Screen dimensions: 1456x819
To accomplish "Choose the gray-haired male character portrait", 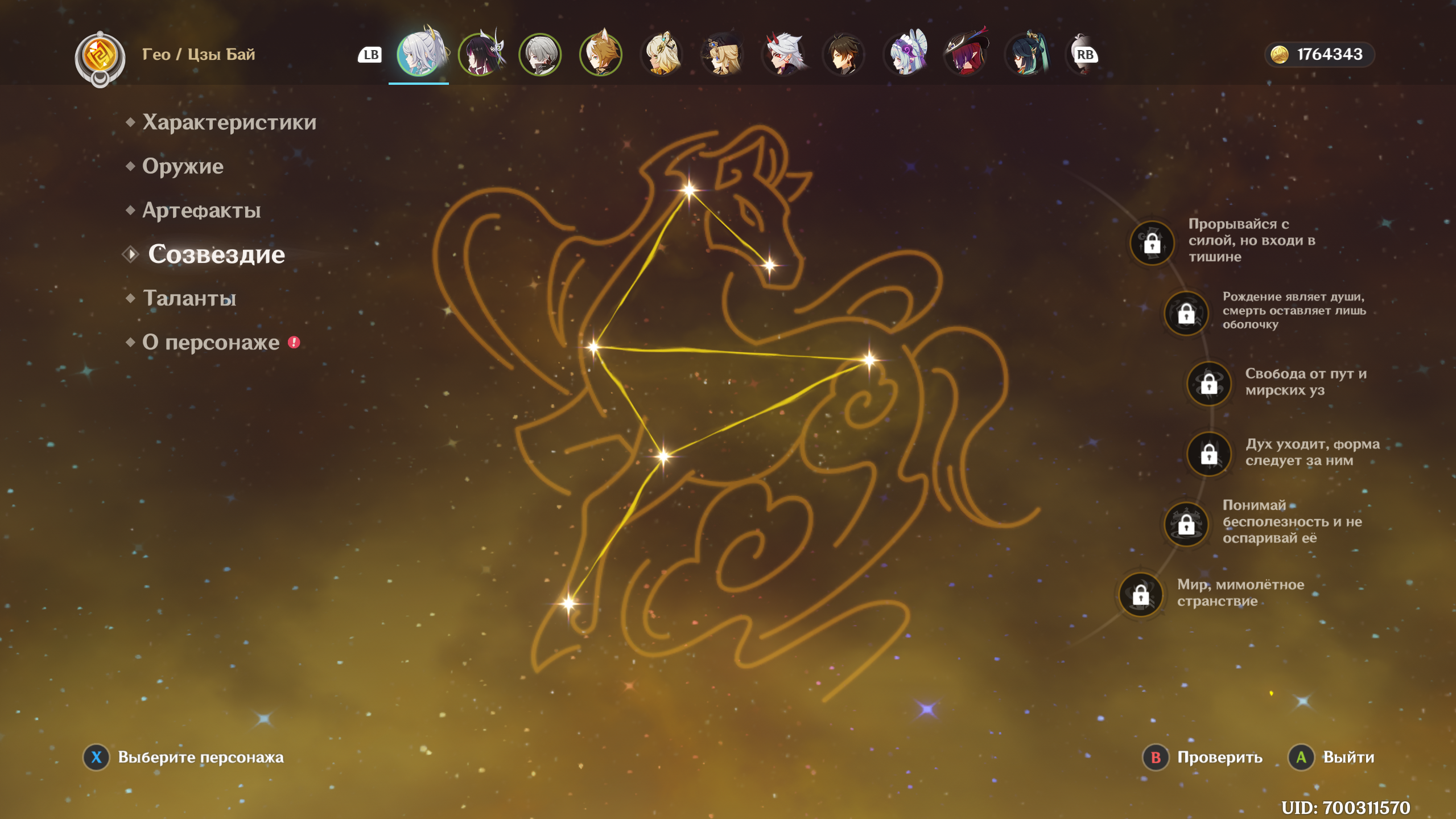I will (540, 55).
